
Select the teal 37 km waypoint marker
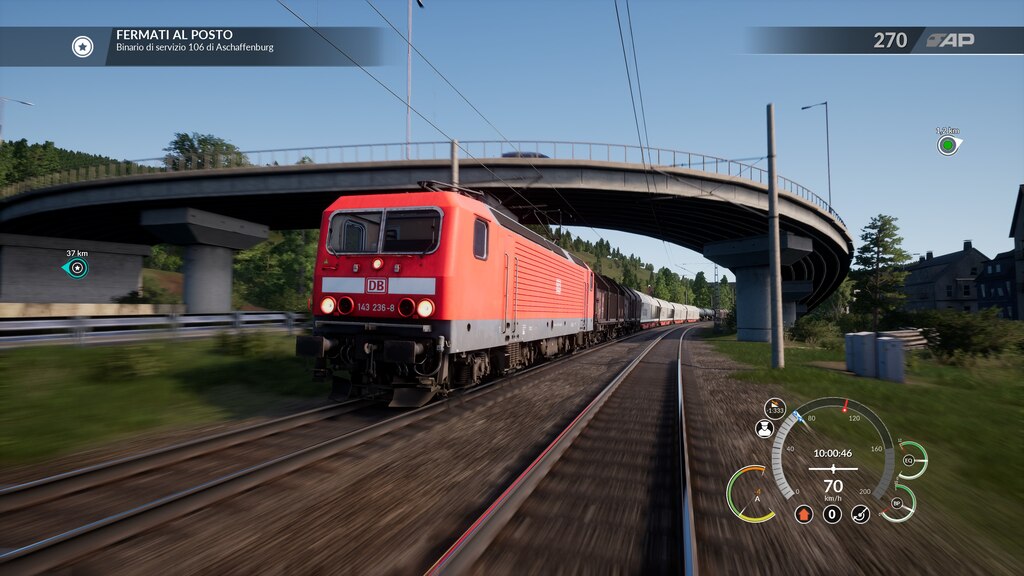76,267
